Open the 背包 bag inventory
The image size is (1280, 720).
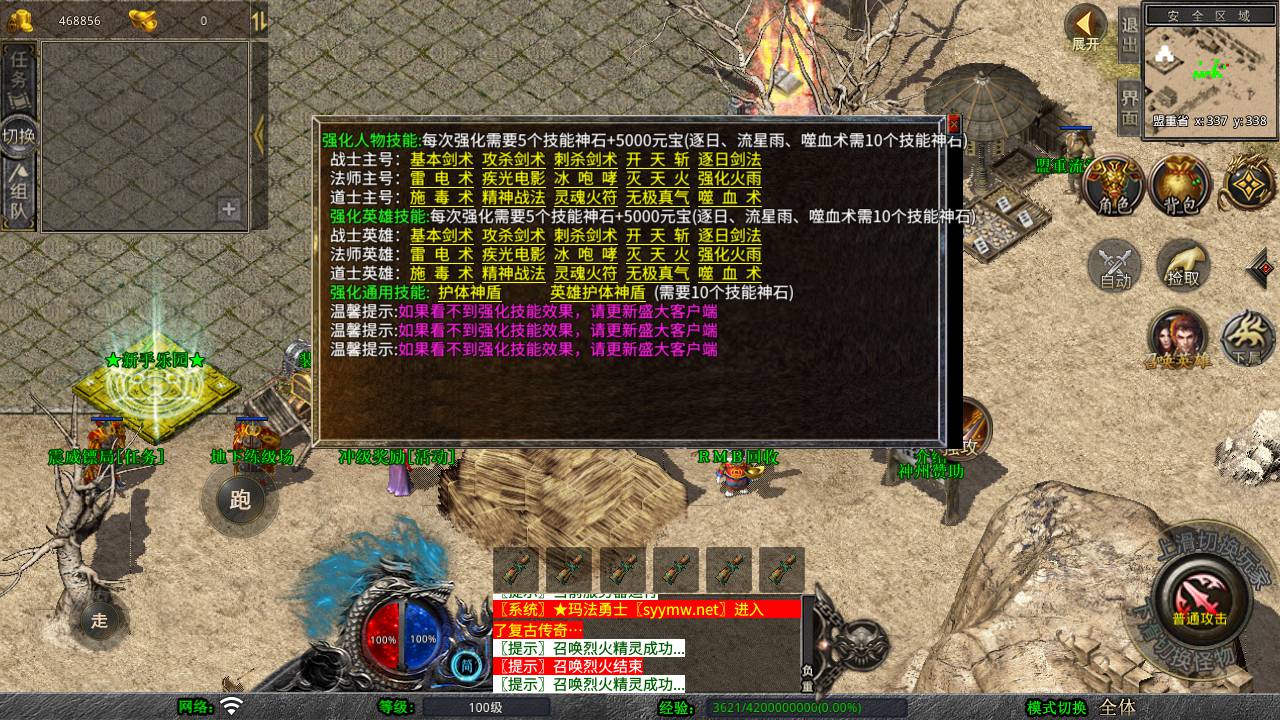click(1180, 185)
